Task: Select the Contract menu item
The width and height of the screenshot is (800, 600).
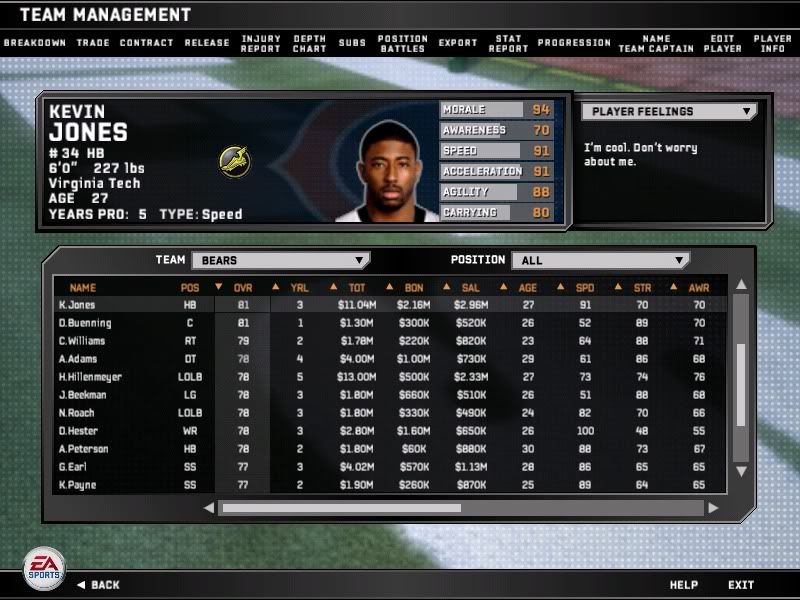Action: [x=146, y=43]
